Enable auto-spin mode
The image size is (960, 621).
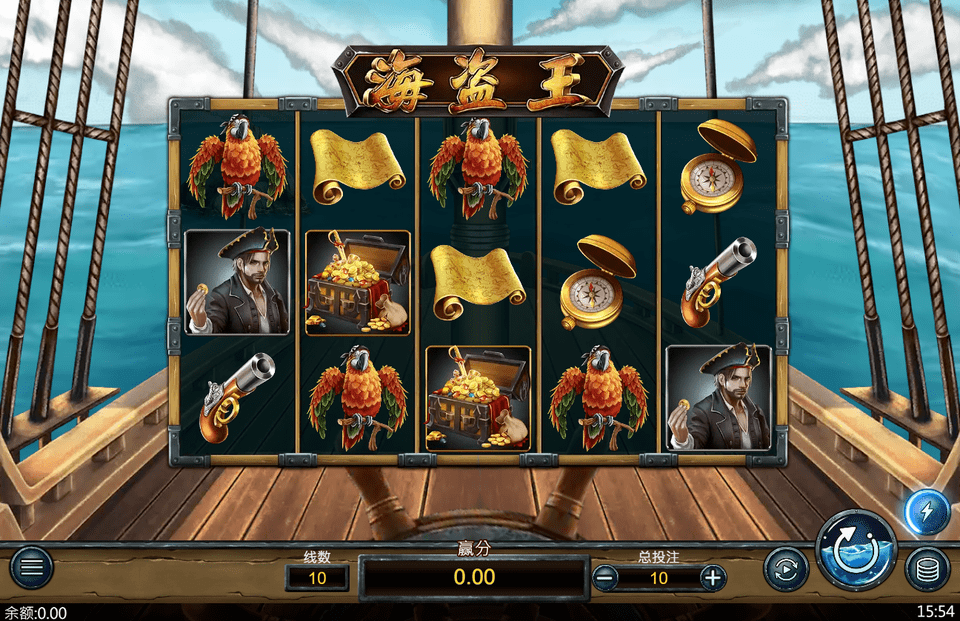pos(786,570)
